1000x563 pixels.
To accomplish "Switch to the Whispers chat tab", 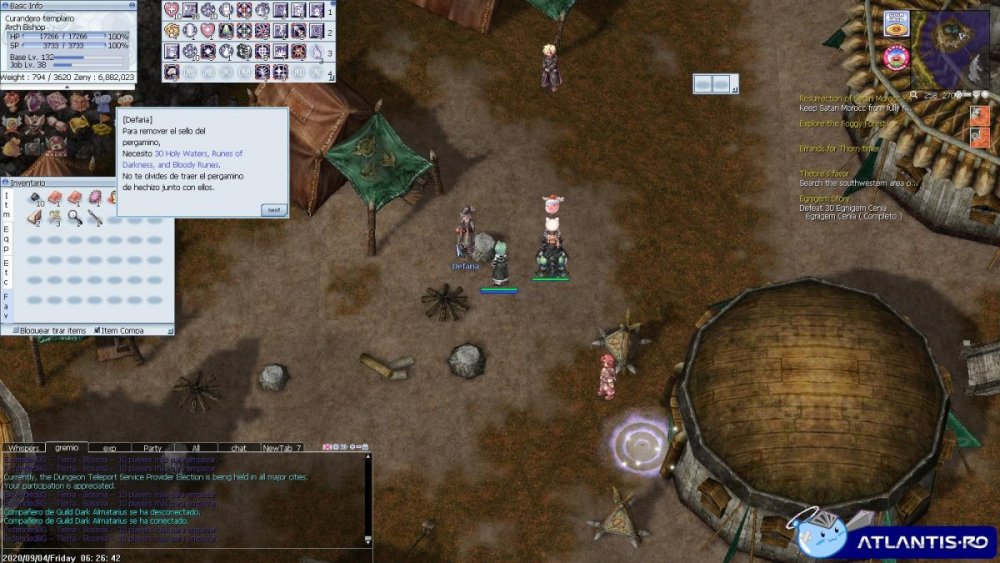I will [x=23, y=447].
